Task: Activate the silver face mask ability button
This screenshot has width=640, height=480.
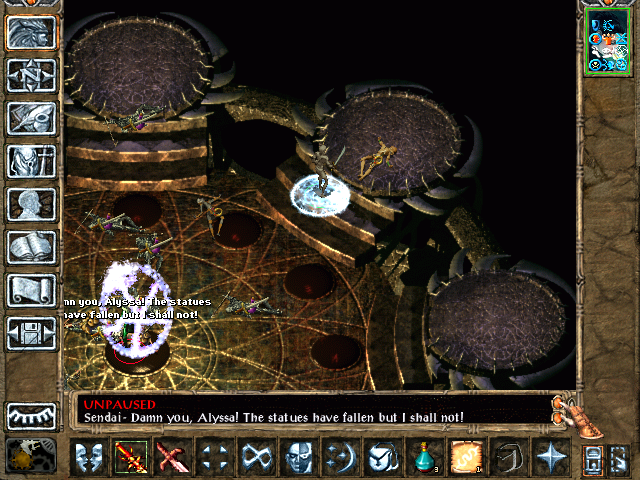Action: 299,459
